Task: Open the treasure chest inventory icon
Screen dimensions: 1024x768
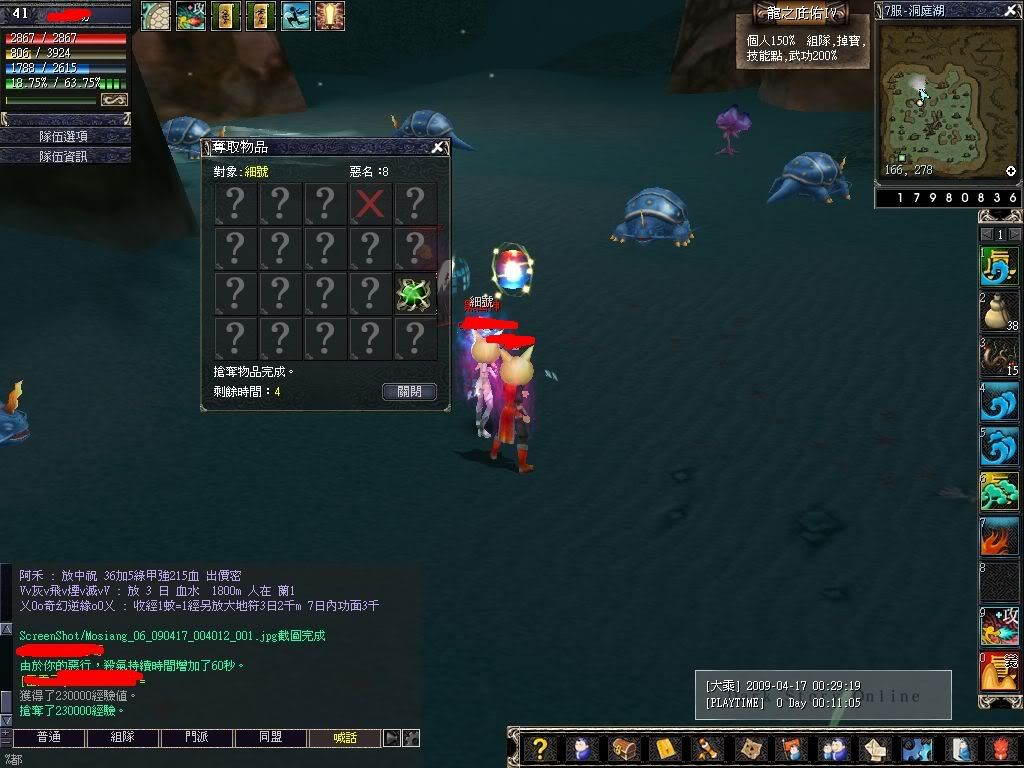Action: coord(623,749)
